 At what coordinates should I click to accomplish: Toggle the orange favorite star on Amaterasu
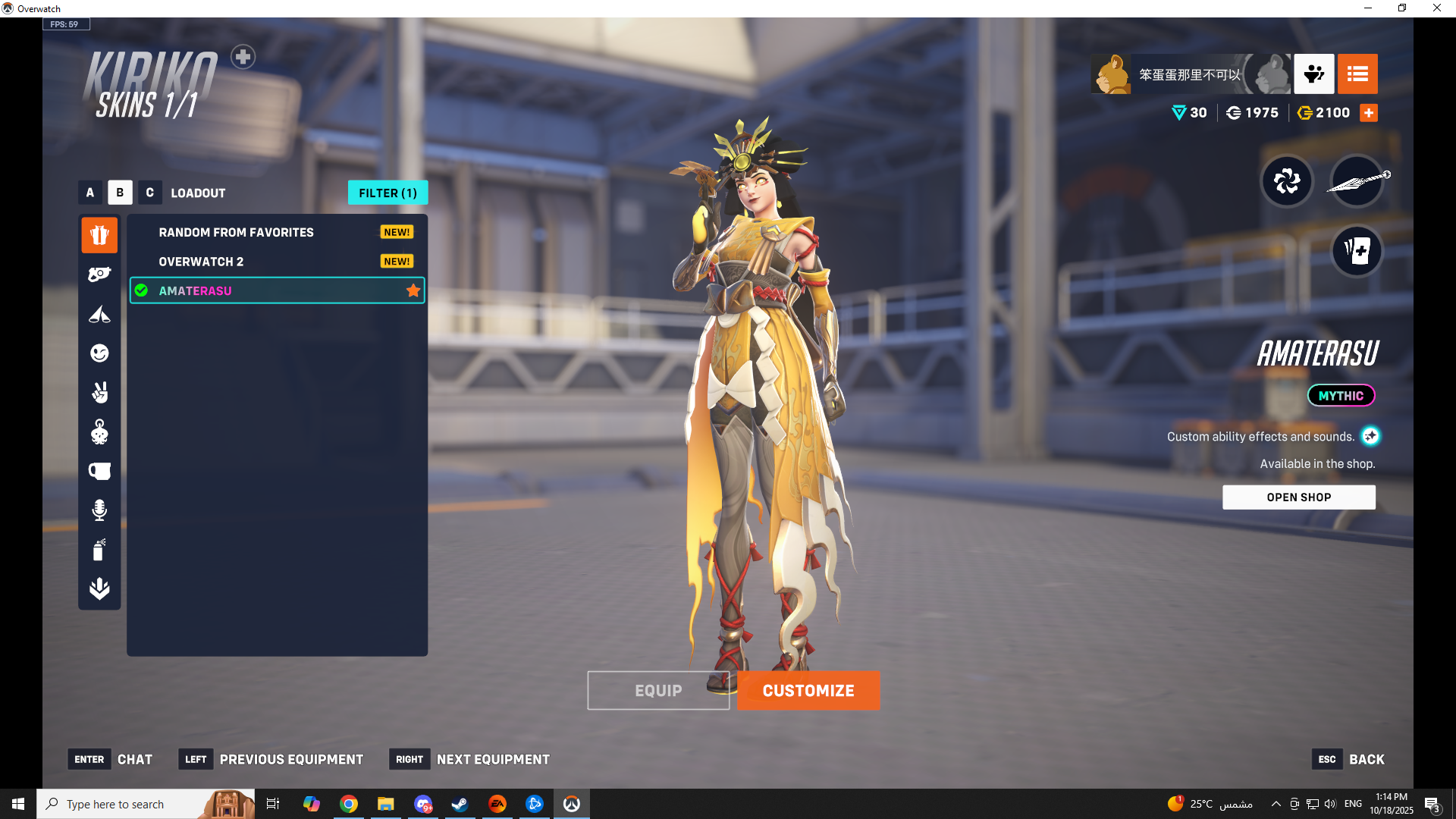coord(413,290)
